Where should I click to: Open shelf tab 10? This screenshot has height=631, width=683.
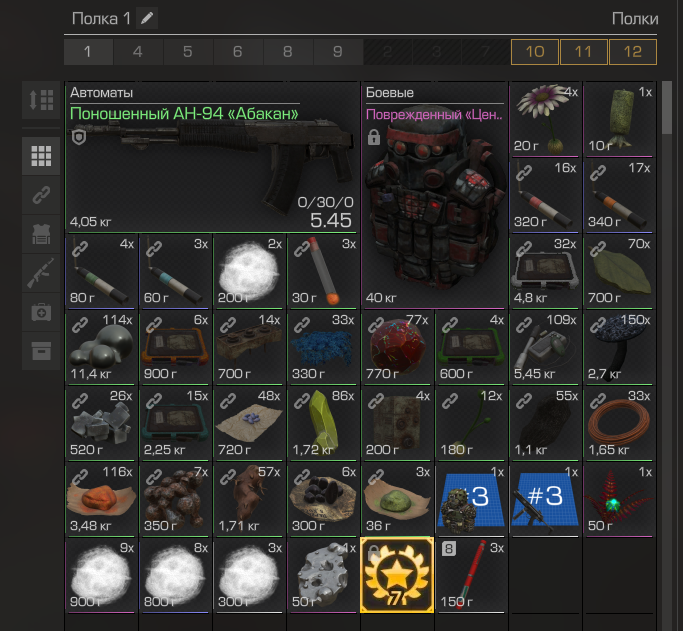pyautogui.click(x=534, y=52)
